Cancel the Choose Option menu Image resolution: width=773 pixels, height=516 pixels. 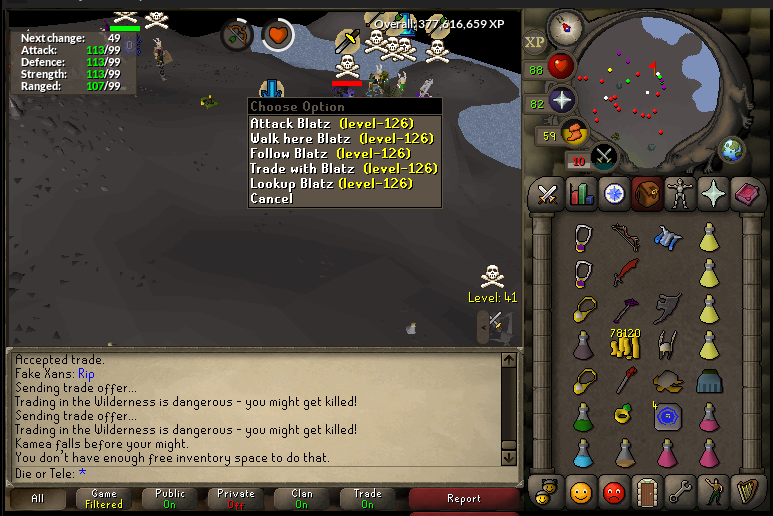[x=271, y=198]
